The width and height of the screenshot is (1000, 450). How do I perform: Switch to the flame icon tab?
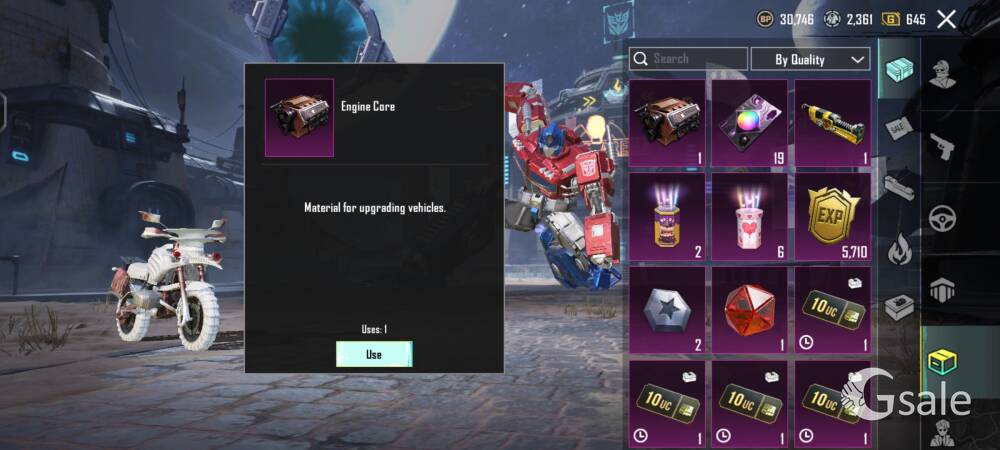pyautogui.click(x=900, y=246)
